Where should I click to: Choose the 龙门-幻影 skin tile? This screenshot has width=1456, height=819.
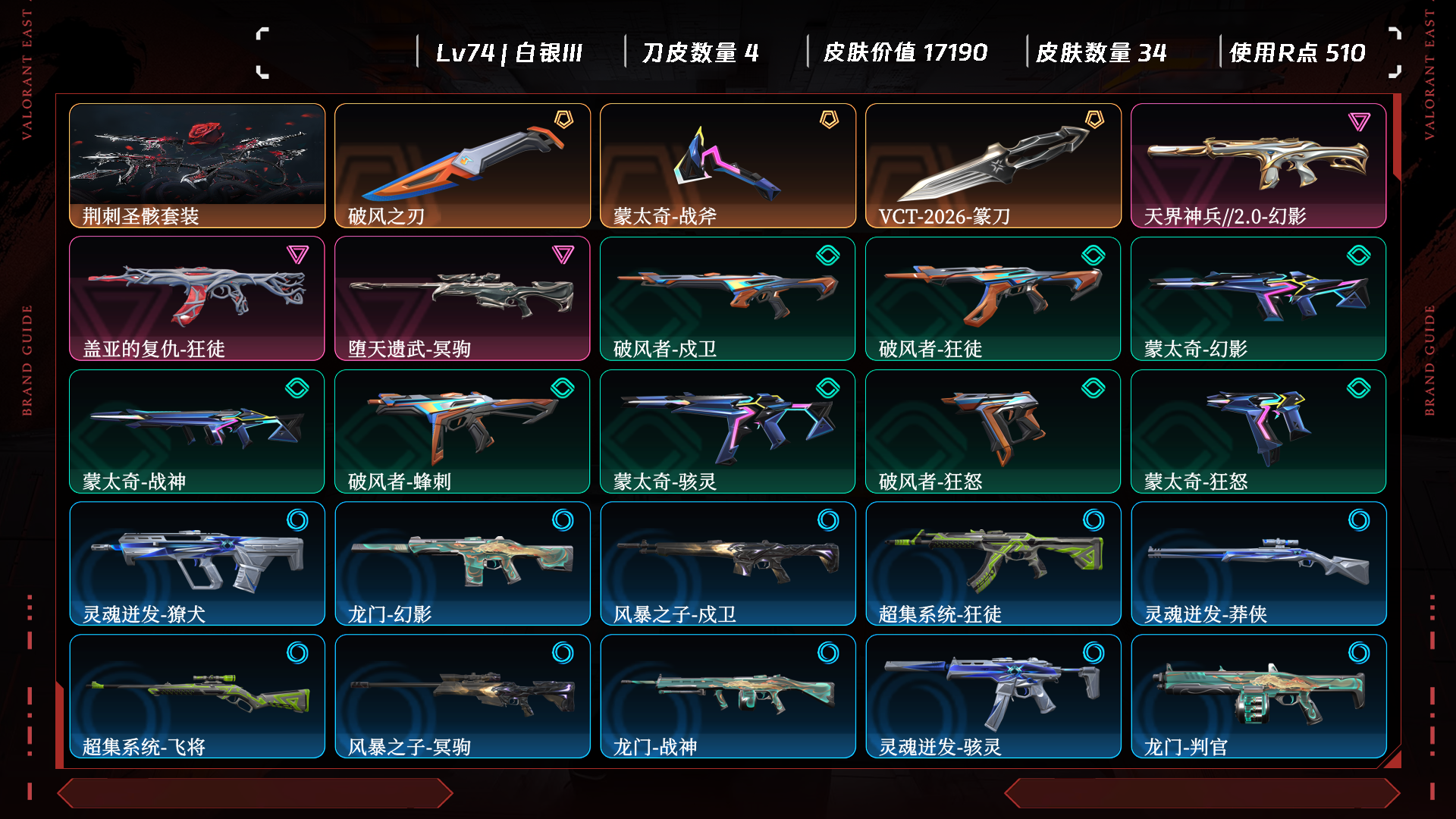463,563
